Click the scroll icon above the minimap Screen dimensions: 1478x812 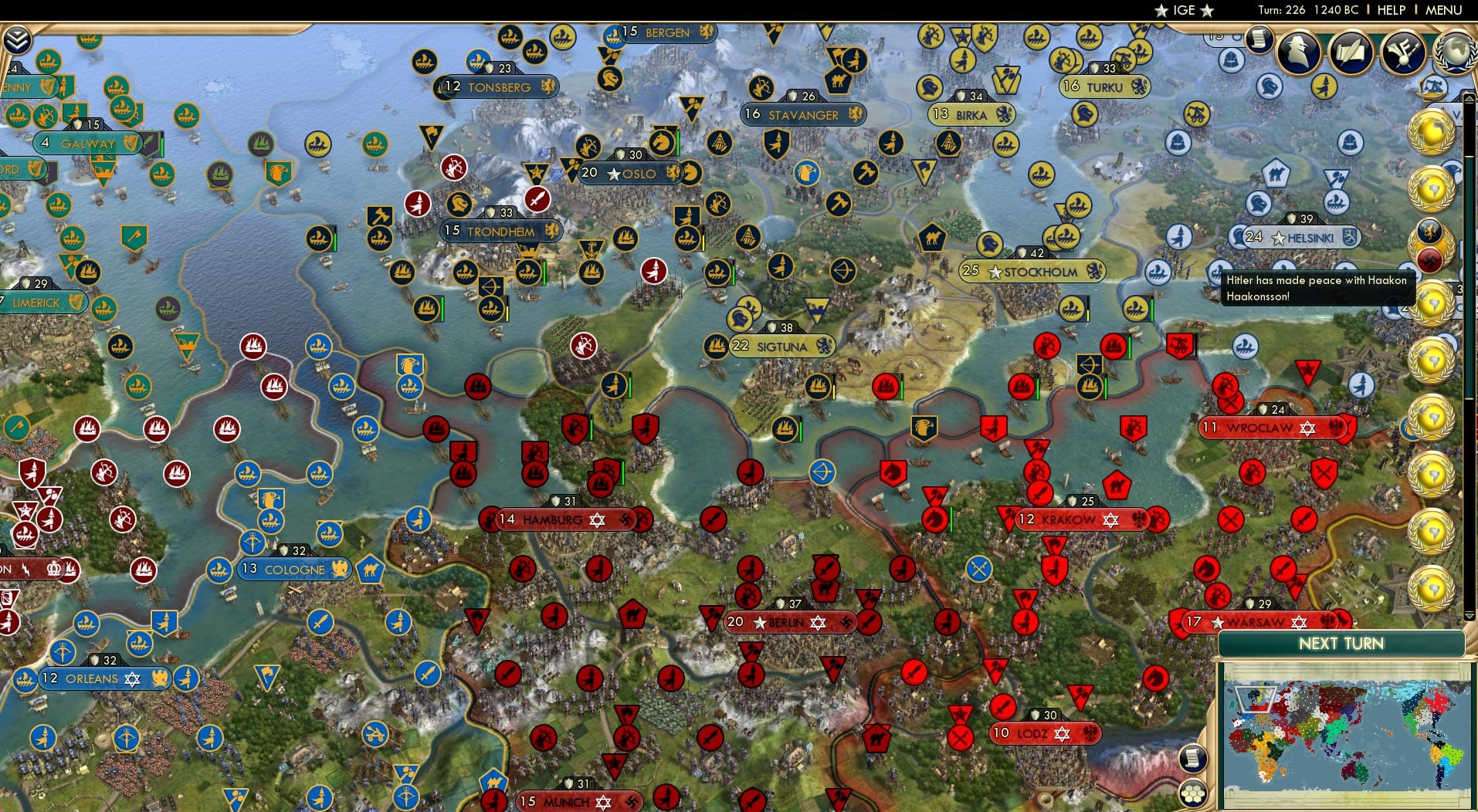pos(1193,760)
